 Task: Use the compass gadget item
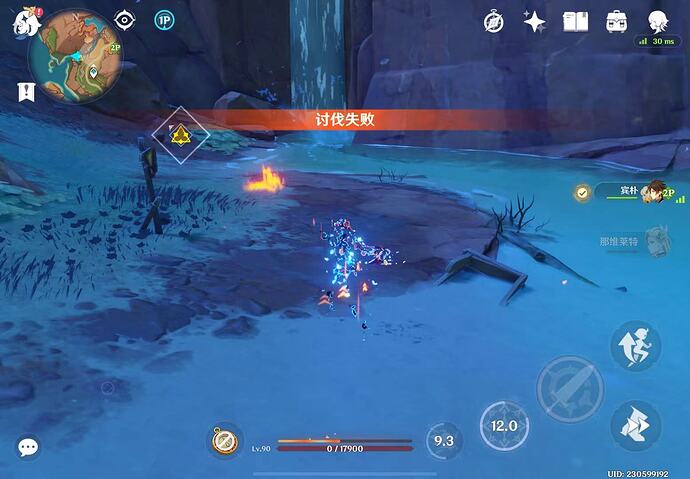pyautogui.click(x=225, y=440)
